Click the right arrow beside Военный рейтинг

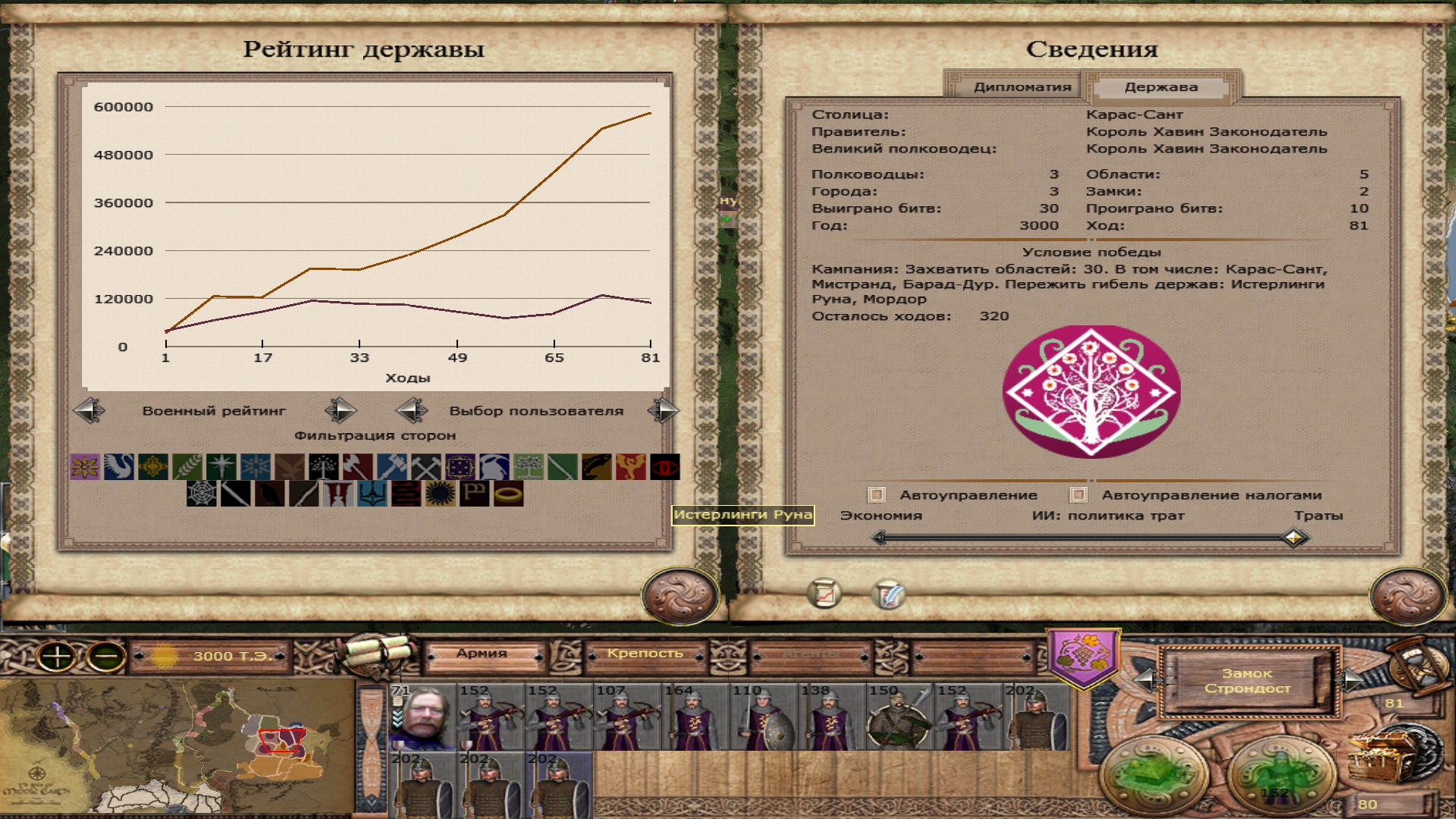(x=340, y=410)
